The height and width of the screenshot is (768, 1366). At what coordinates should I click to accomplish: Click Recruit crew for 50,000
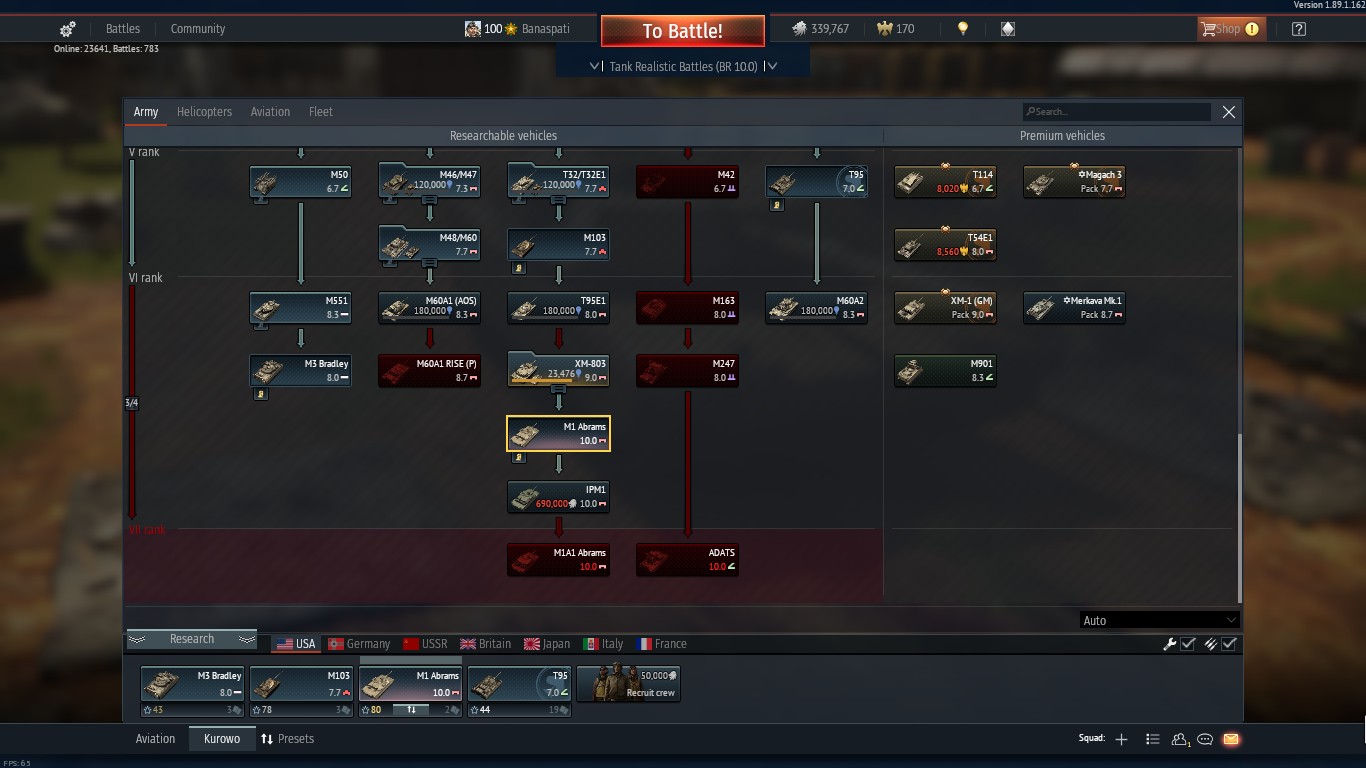(x=628, y=684)
